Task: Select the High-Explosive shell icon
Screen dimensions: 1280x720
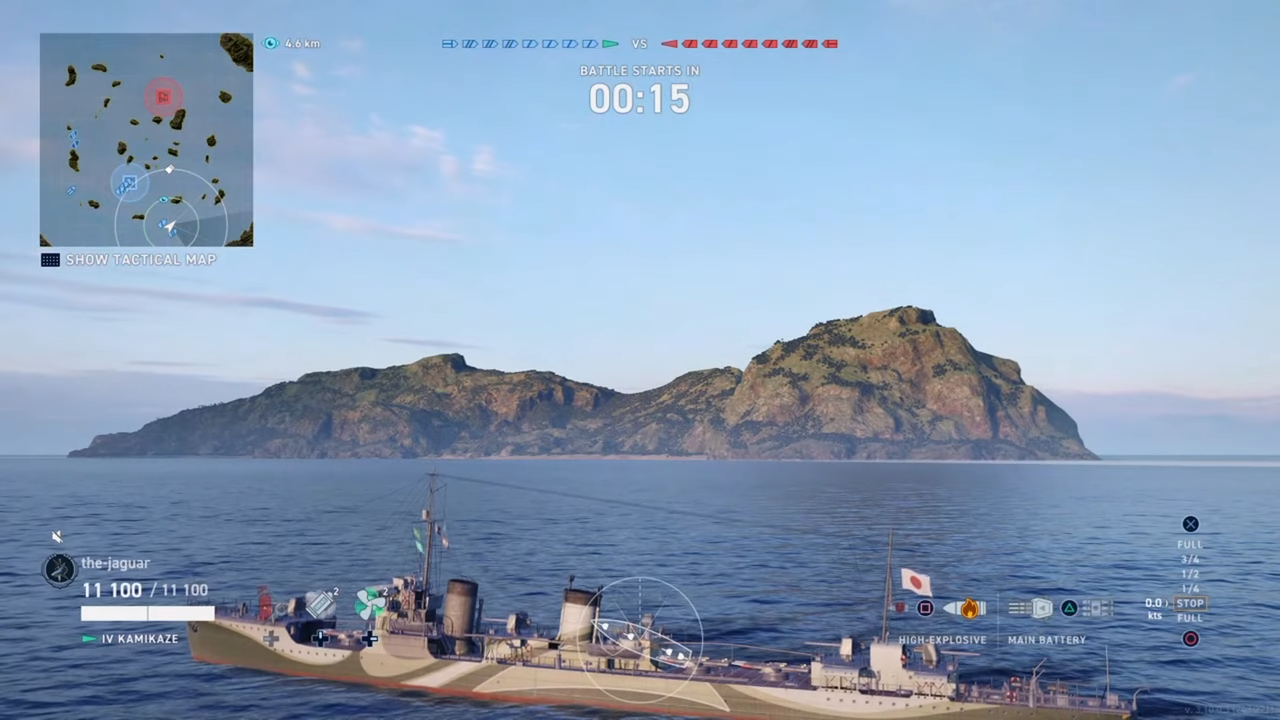Action: pyautogui.click(x=965, y=606)
